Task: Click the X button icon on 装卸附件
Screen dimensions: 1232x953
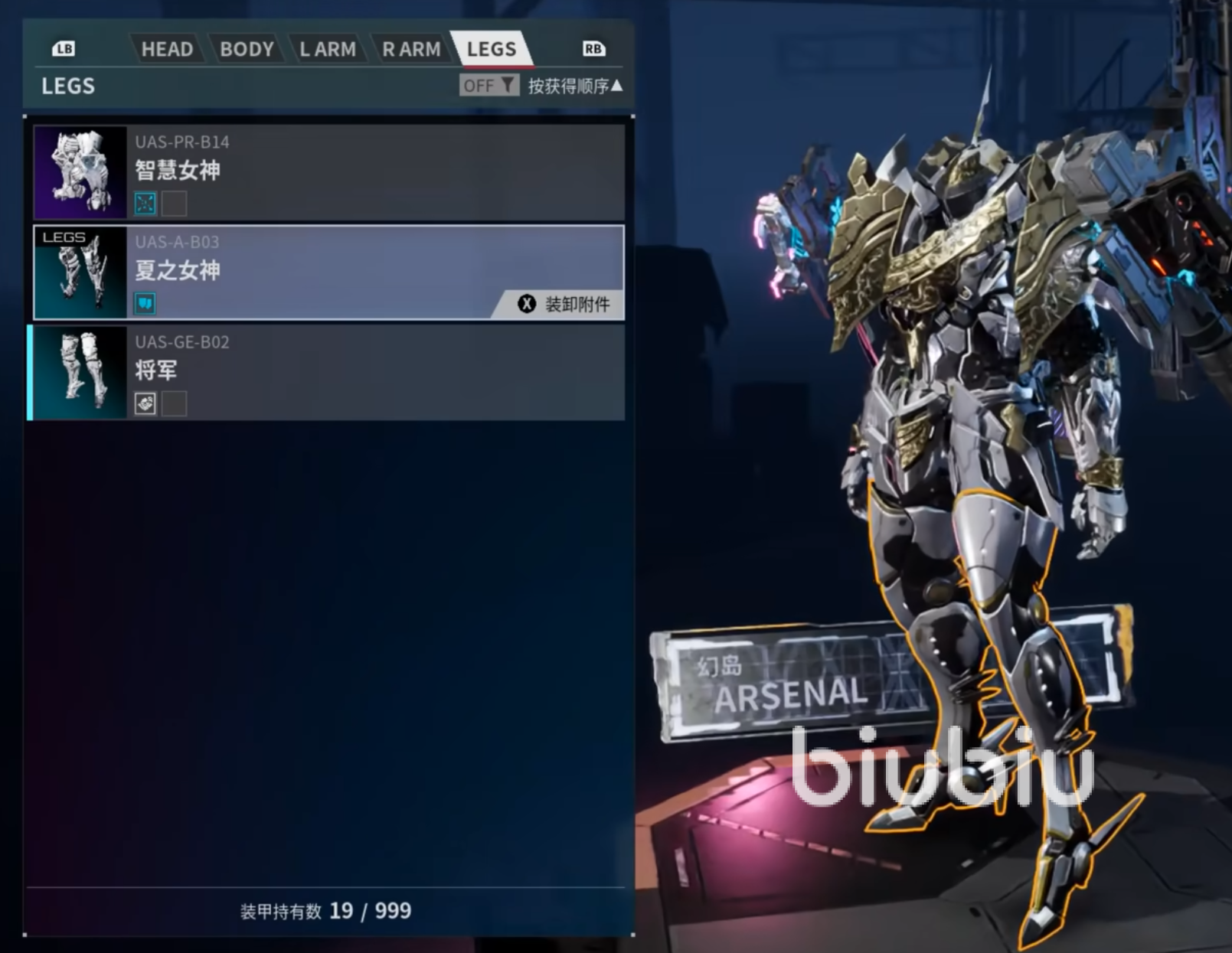Action: point(525,304)
